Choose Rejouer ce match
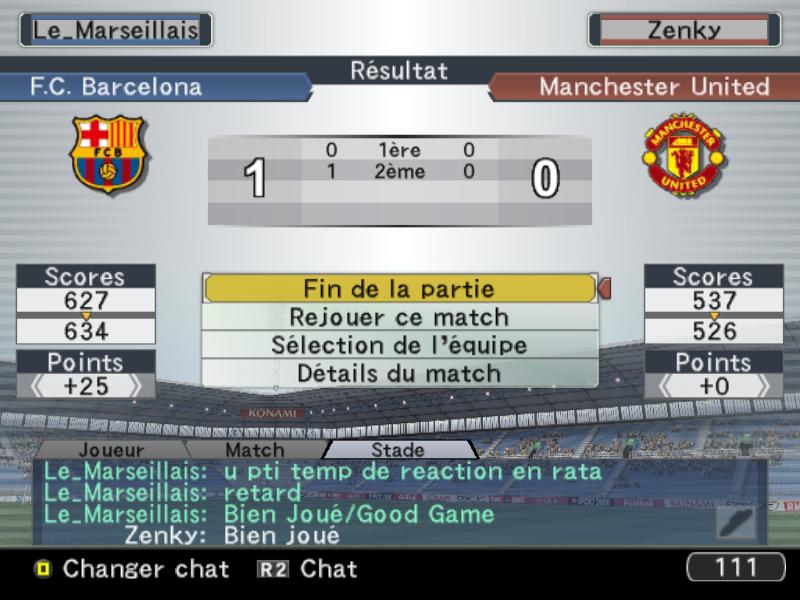The width and height of the screenshot is (800, 600). pos(400,317)
